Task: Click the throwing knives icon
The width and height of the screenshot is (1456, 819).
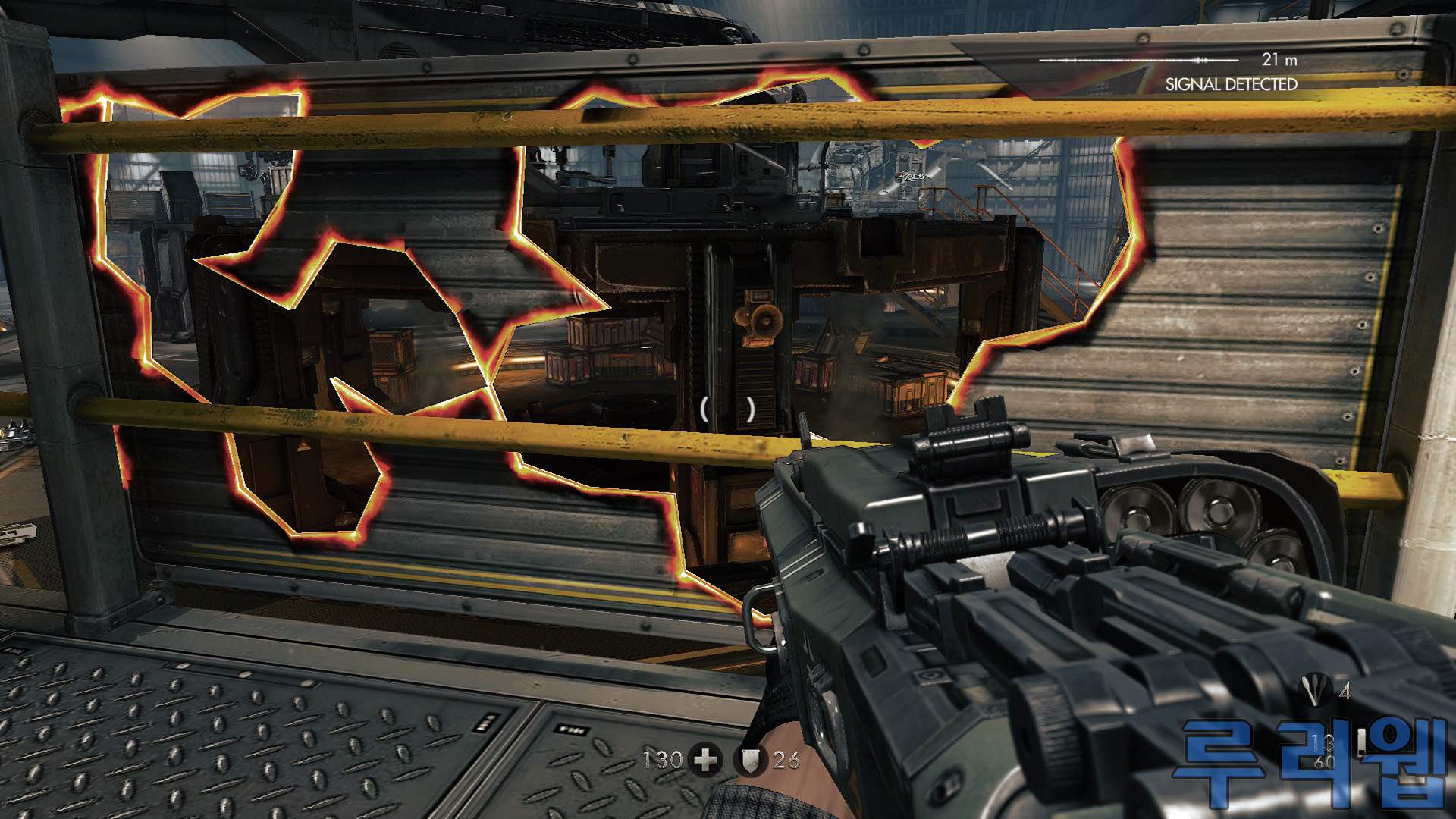Action: pos(1311,691)
